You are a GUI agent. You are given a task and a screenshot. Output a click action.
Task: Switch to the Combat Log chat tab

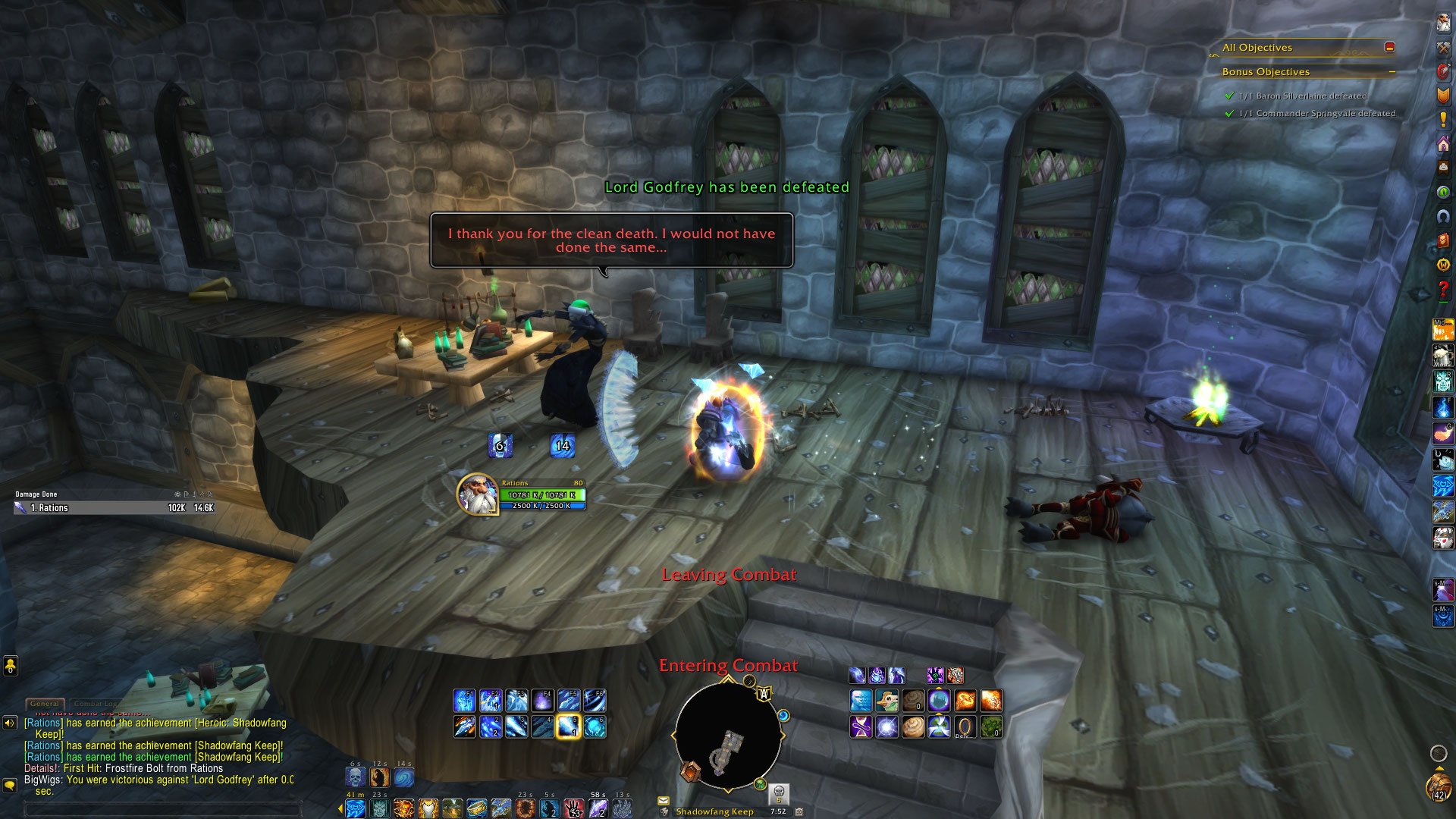click(96, 704)
